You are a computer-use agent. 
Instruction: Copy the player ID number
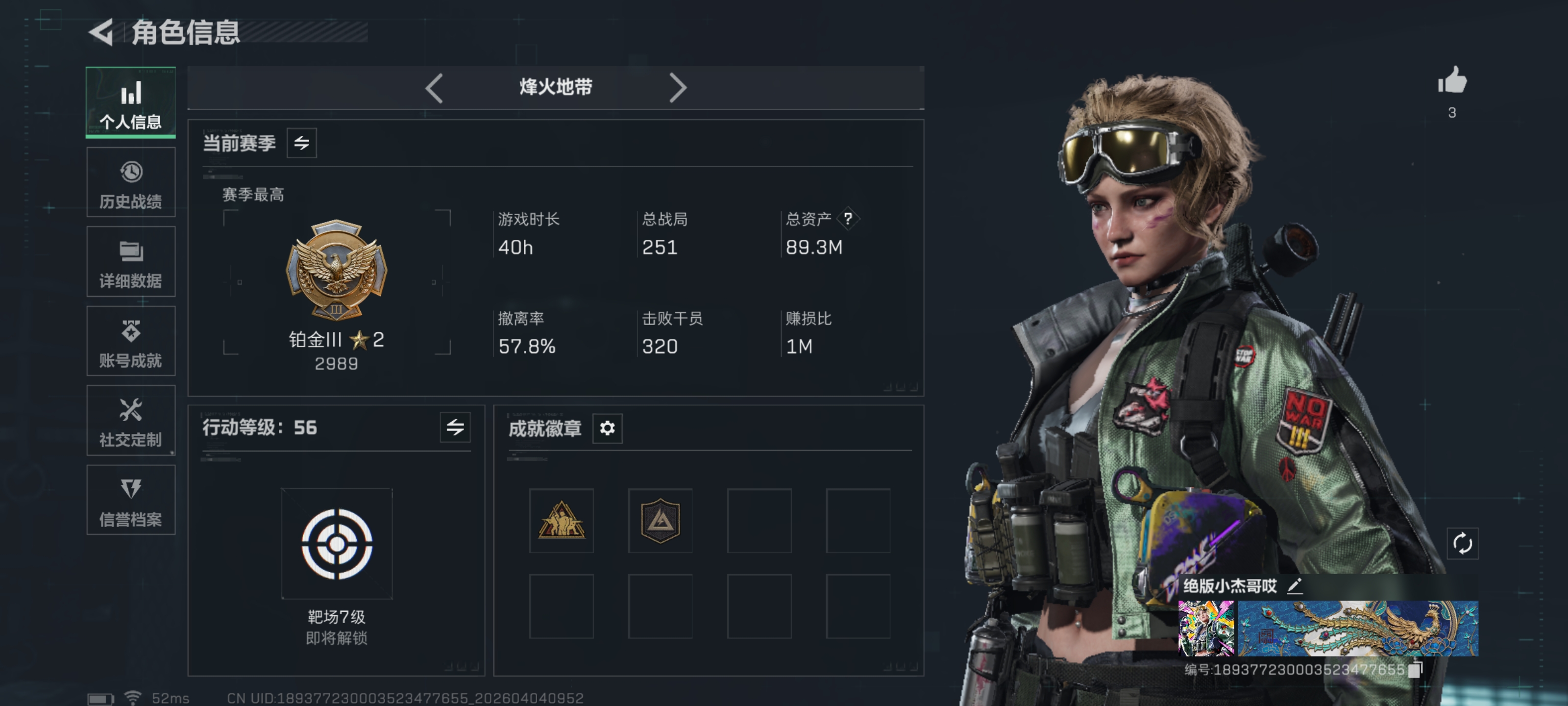click(x=1415, y=669)
